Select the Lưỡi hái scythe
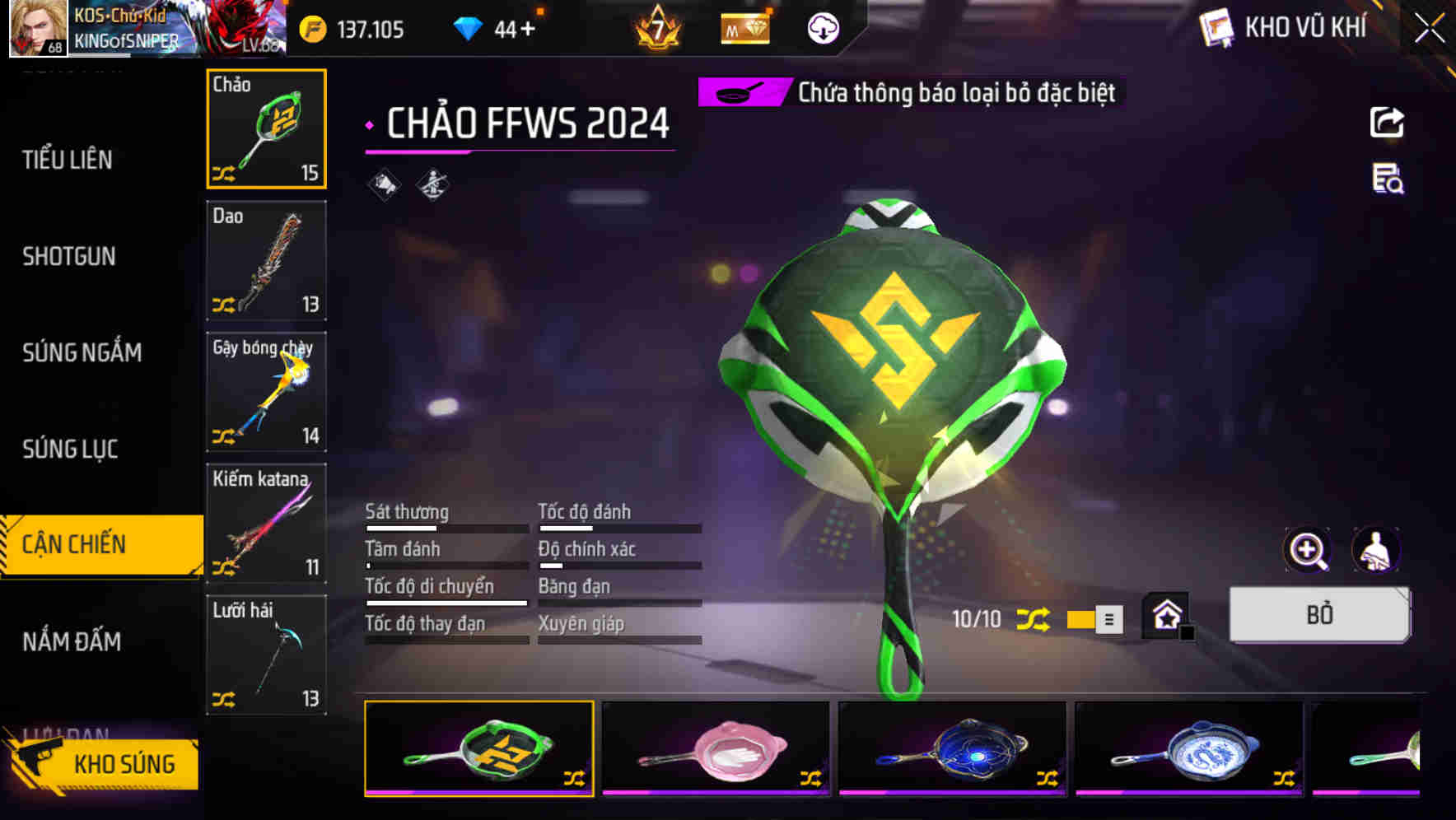This screenshot has height=820, width=1456. click(265, 655)
